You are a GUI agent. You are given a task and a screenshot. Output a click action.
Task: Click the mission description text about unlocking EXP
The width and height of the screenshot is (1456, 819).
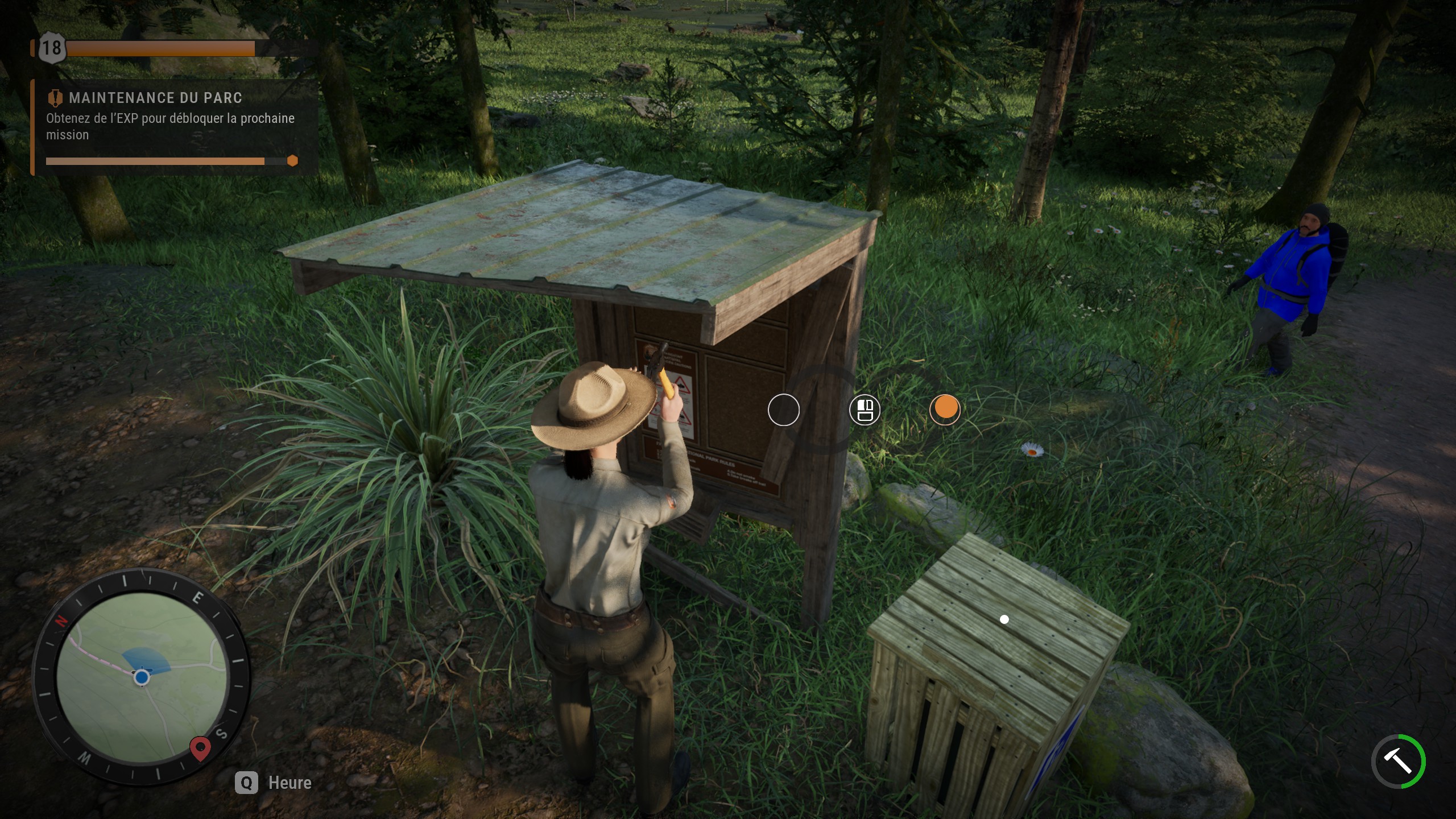click(170, 126)
